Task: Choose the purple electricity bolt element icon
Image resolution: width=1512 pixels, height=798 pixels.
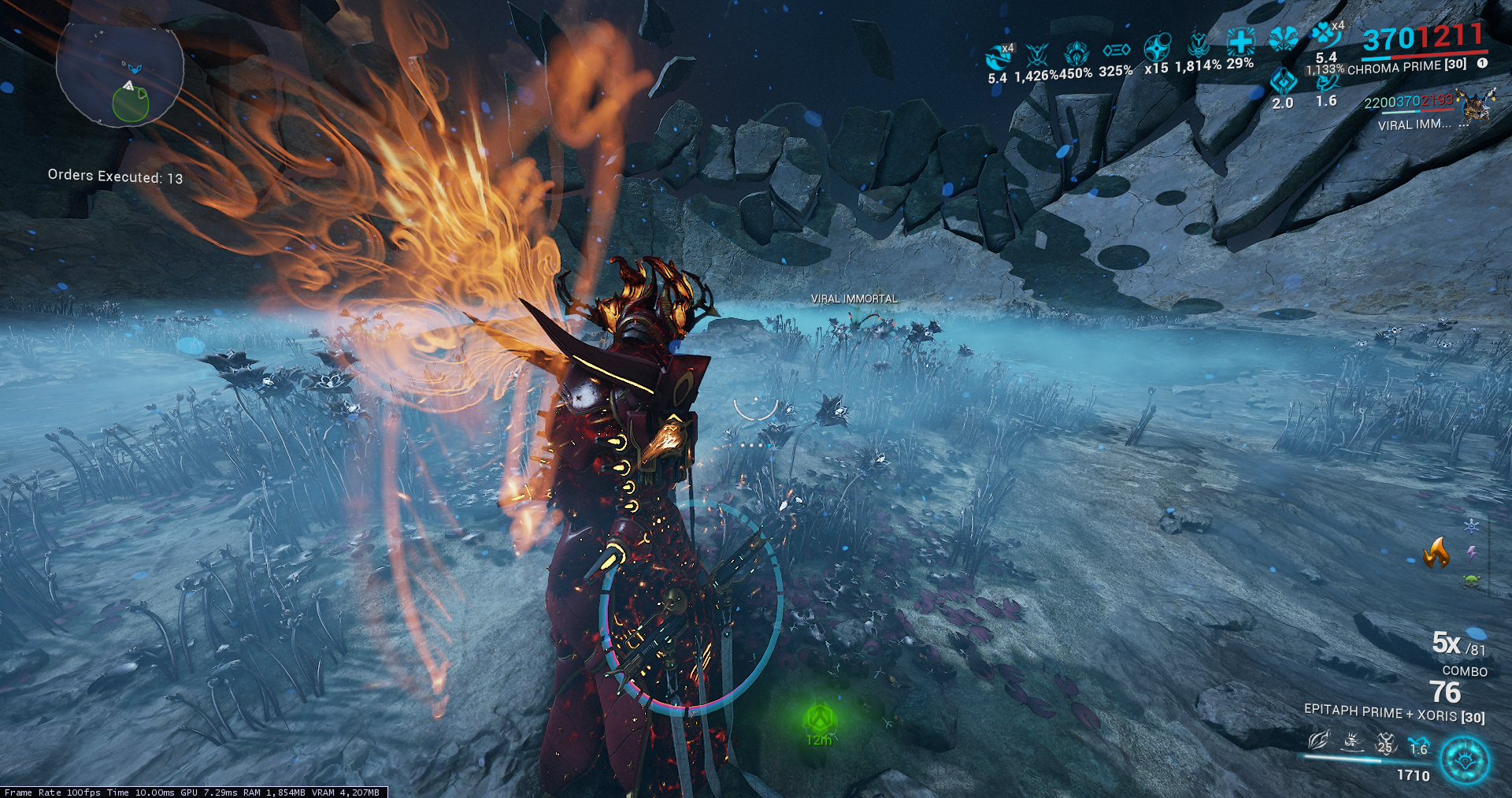Action: tap(1471, 553)
